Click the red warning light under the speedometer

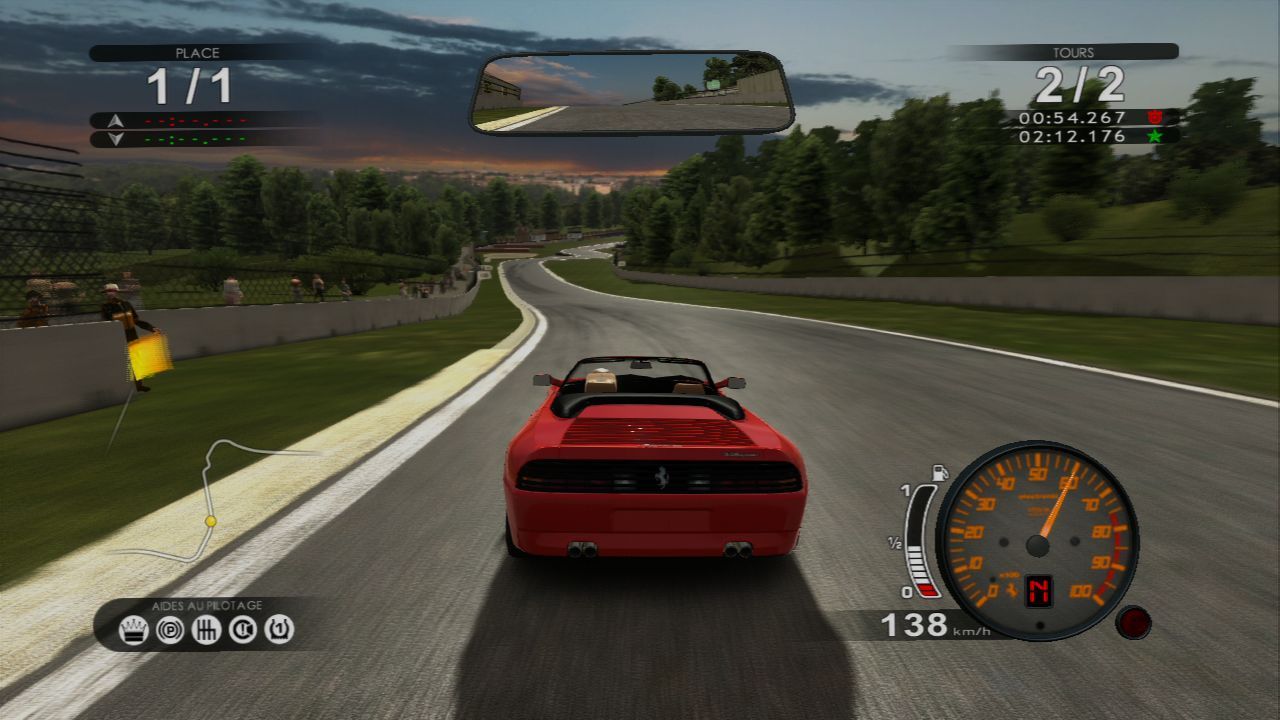[1134, 625]
